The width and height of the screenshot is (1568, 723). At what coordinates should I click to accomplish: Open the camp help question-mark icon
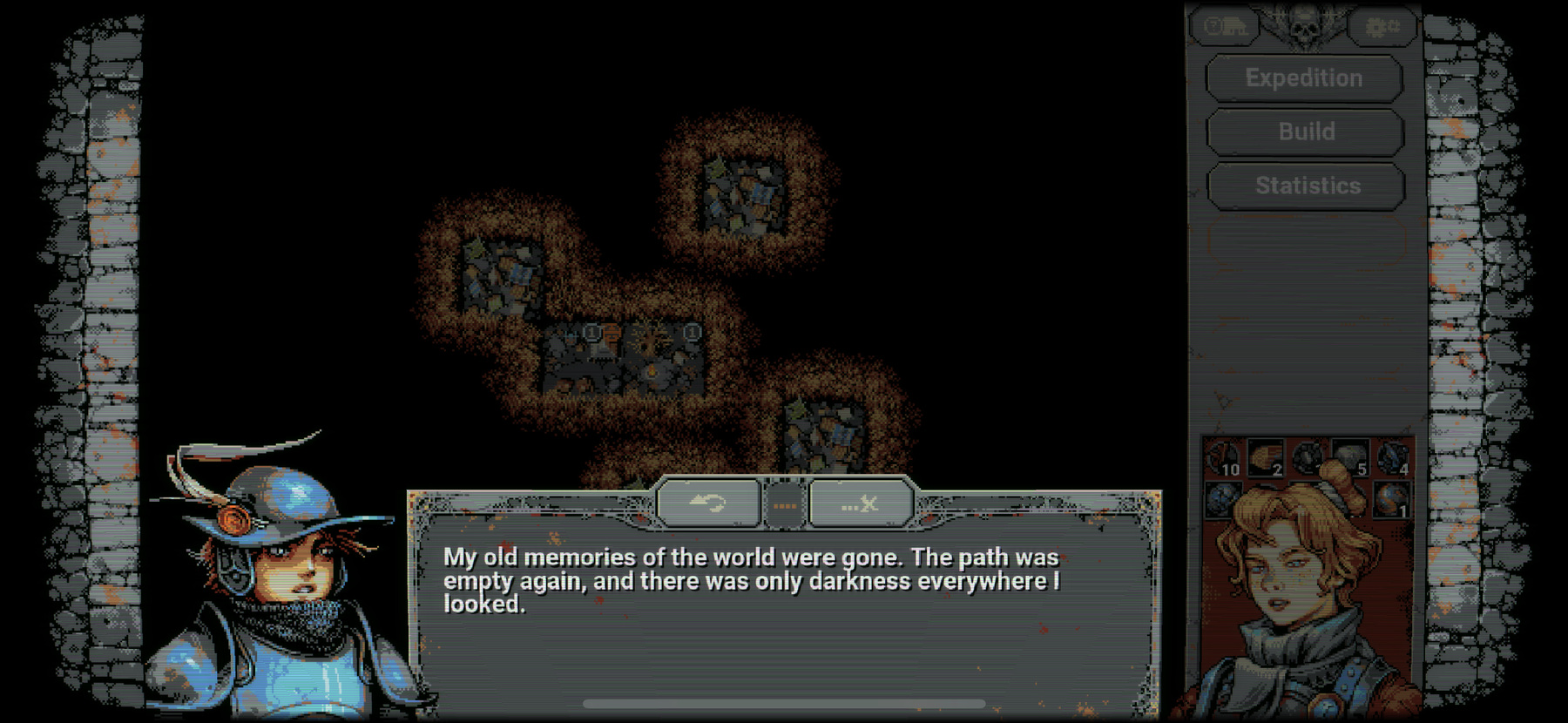coord(1224,27)
